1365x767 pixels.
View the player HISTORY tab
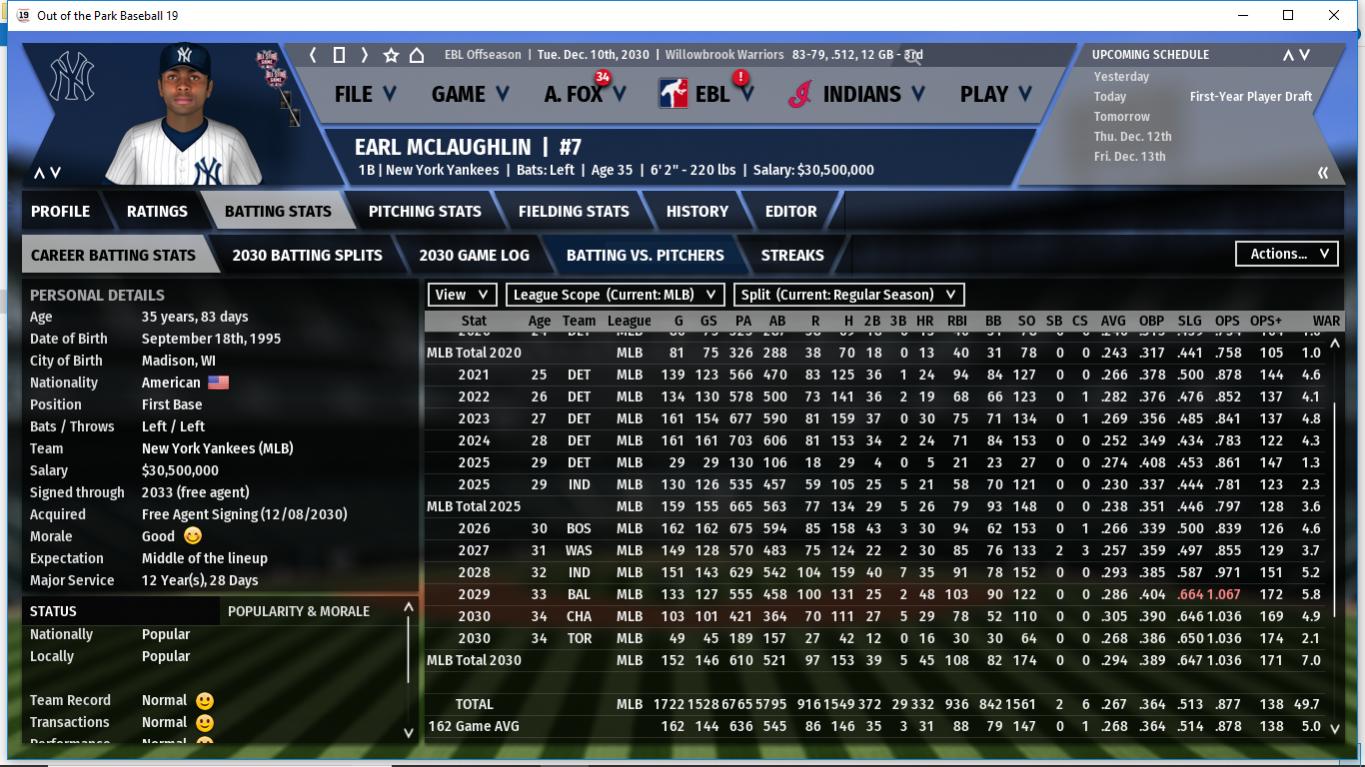pos(697,211)
